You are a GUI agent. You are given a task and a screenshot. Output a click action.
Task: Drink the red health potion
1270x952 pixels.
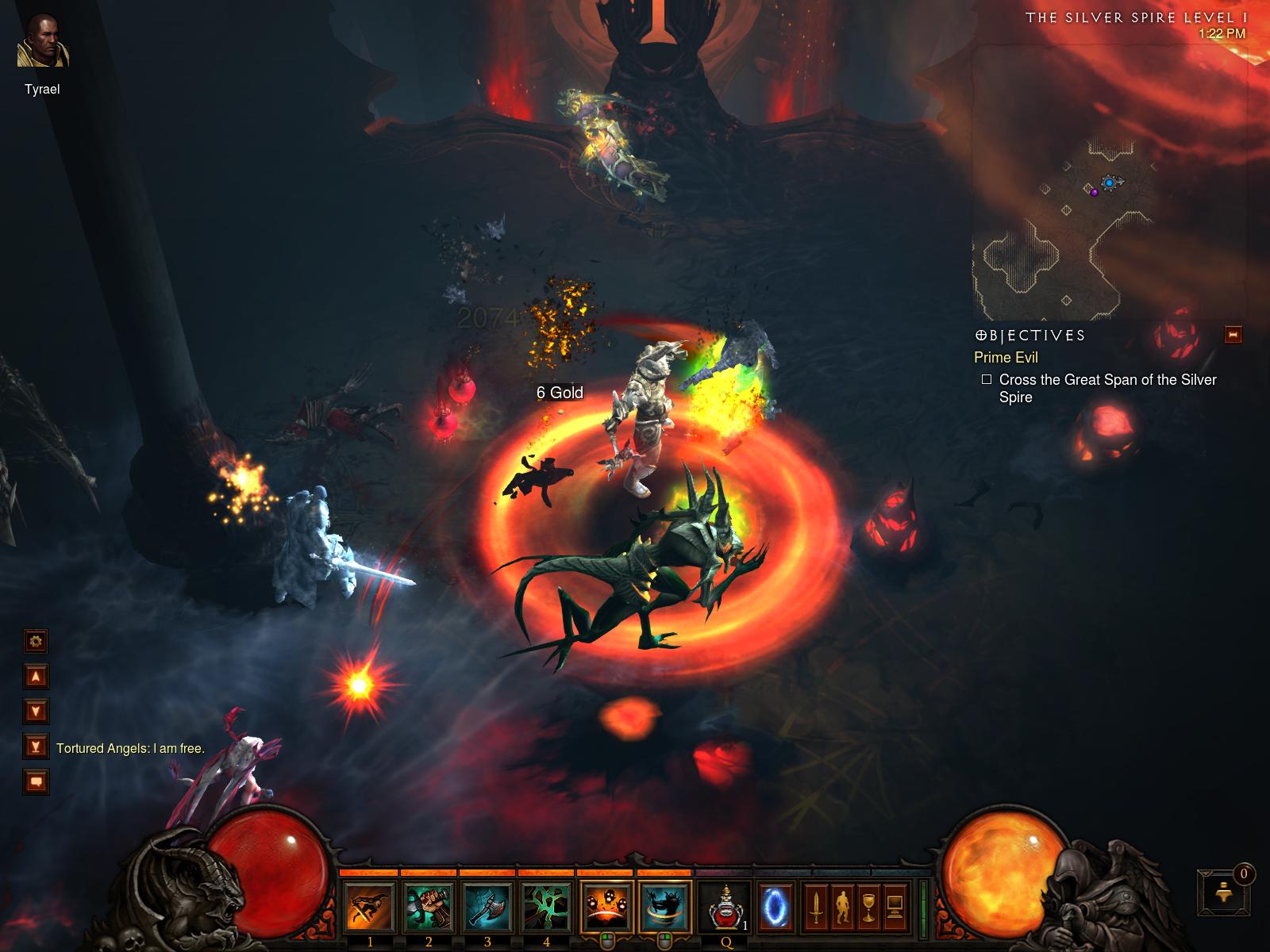(x=725, y=905)
